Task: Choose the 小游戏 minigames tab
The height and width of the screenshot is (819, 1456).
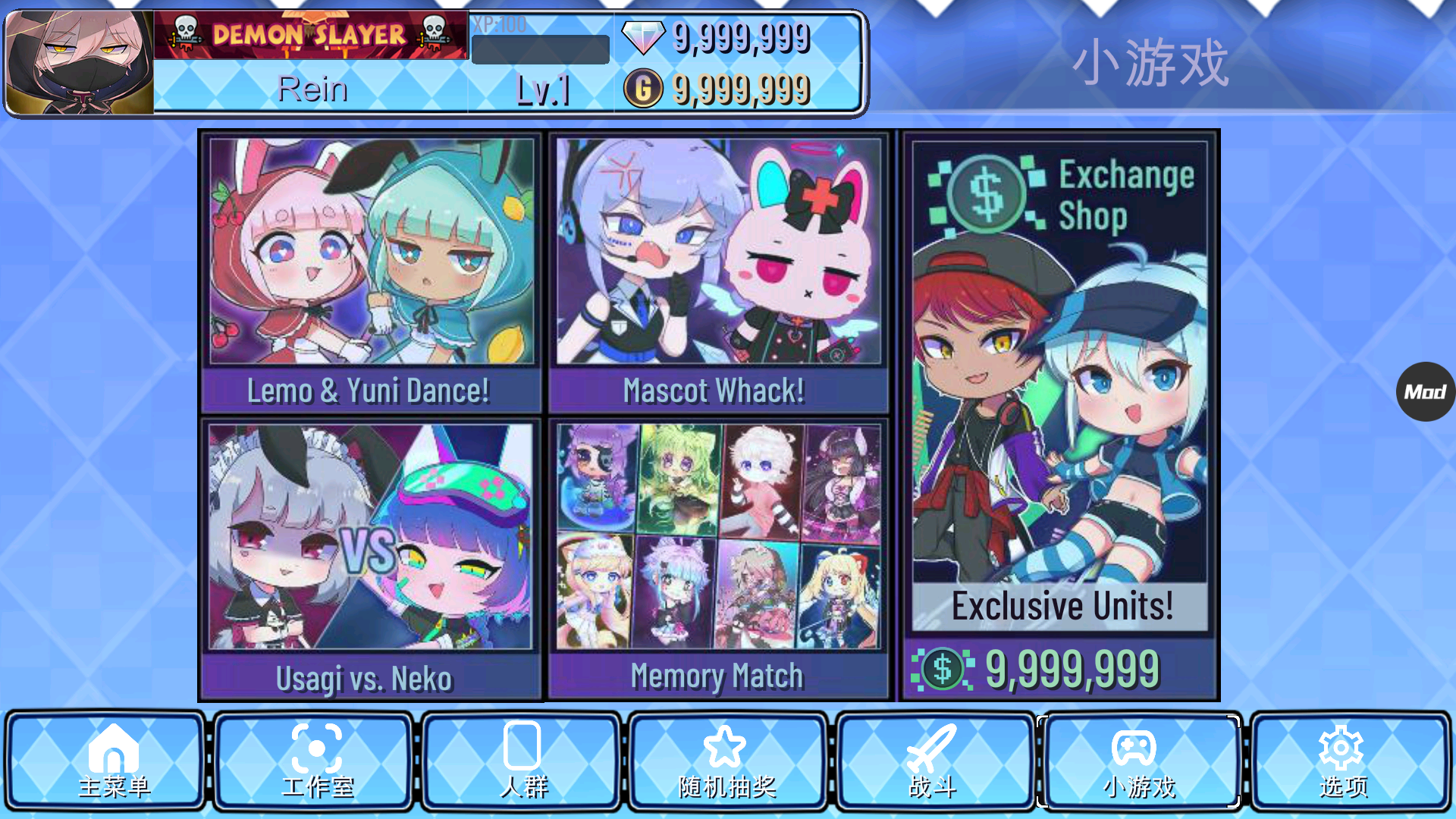Action: (1138, 761)
